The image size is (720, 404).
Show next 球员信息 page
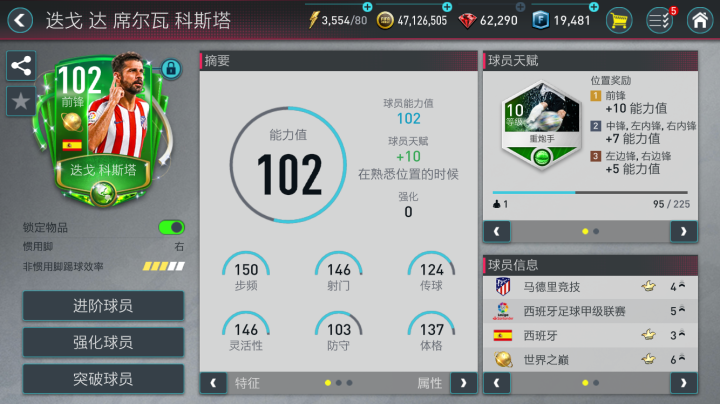(684, 382)
